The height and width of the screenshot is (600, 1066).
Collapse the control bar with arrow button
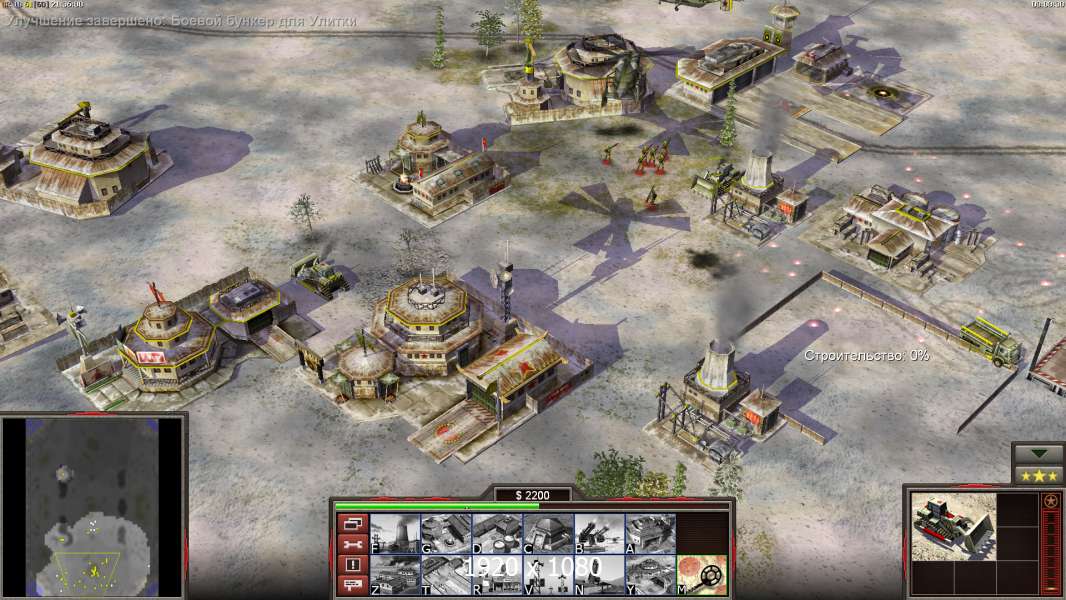pos(1038,453)
